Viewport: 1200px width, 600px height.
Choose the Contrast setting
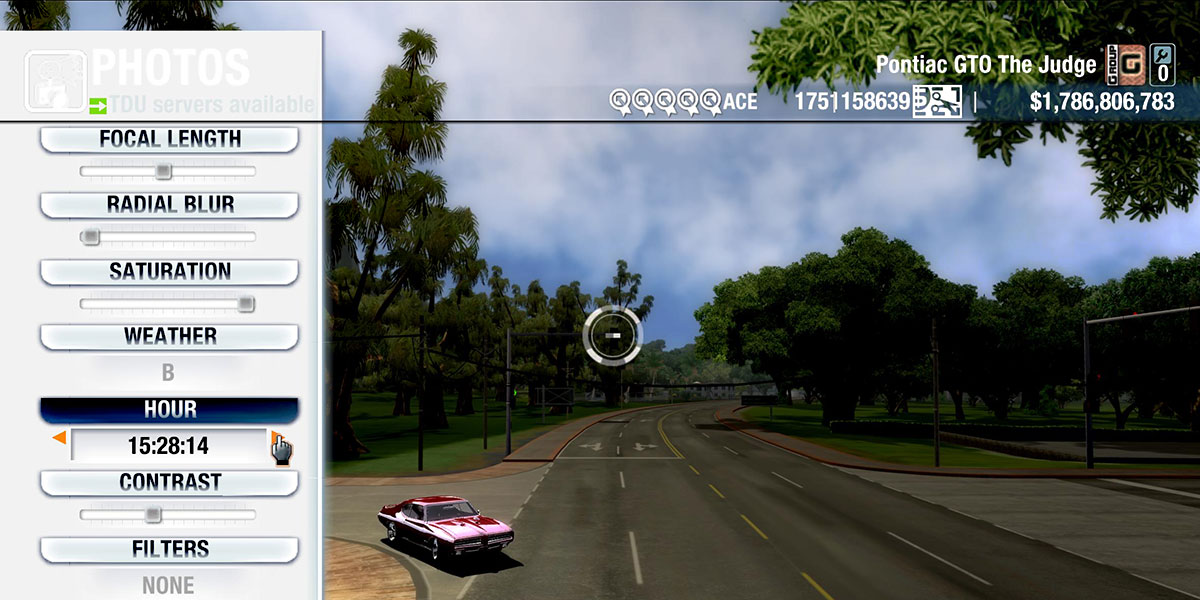[169, 482]
